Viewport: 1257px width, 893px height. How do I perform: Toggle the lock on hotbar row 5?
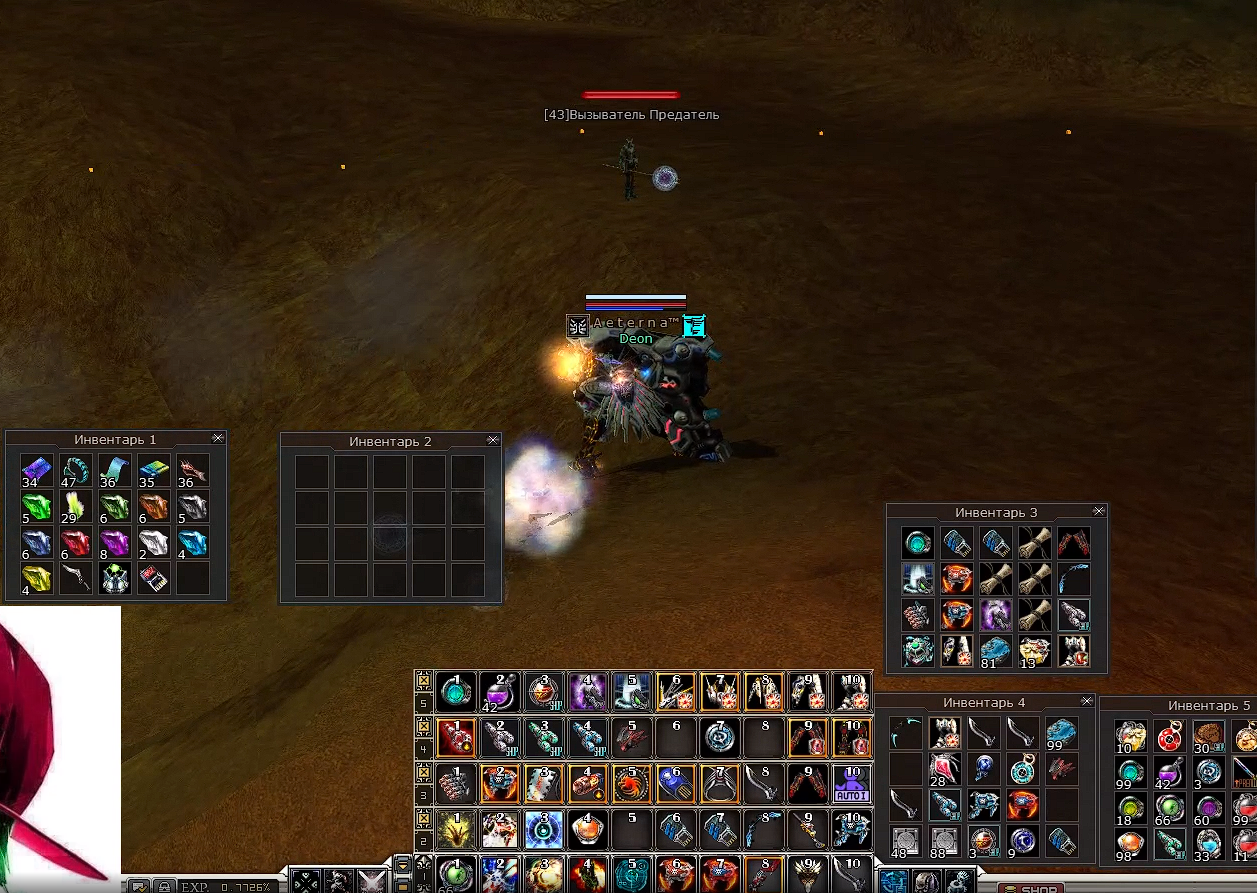tap(424, 680)
